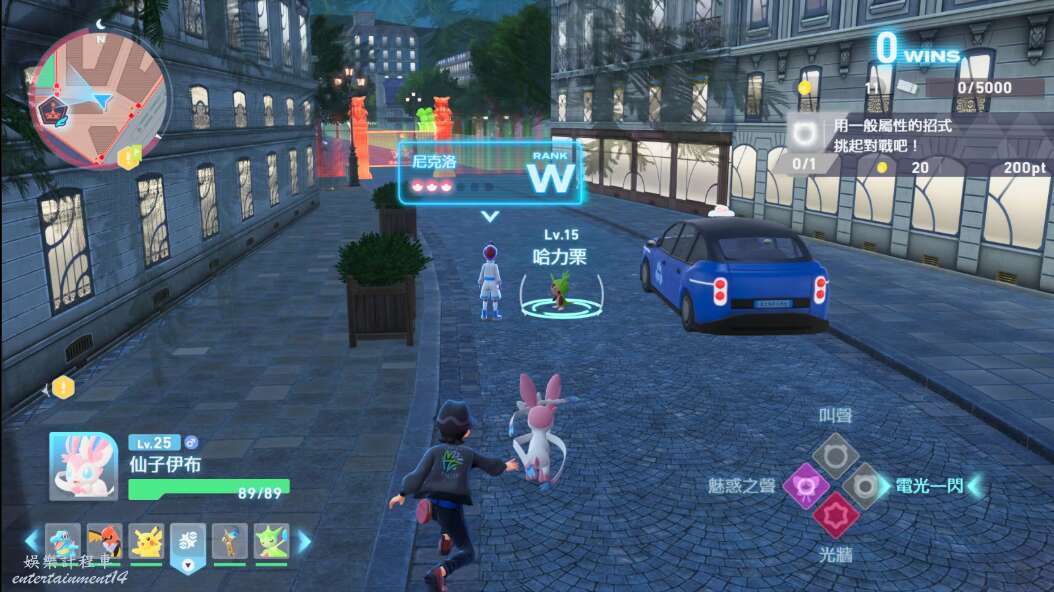
Task: Use the 魅惑之聲 fairy move
Action: point(806,486)
